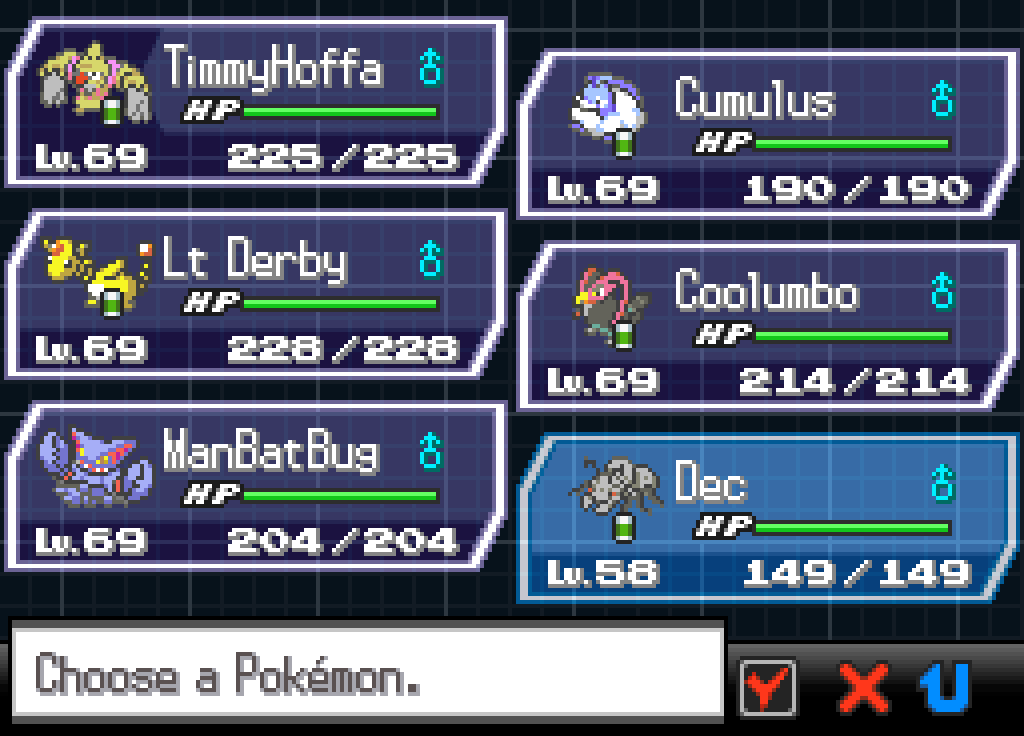Select the highlighted Dec panel
Viewport: 1024px width, 736px height.
[x=767, y=518]
